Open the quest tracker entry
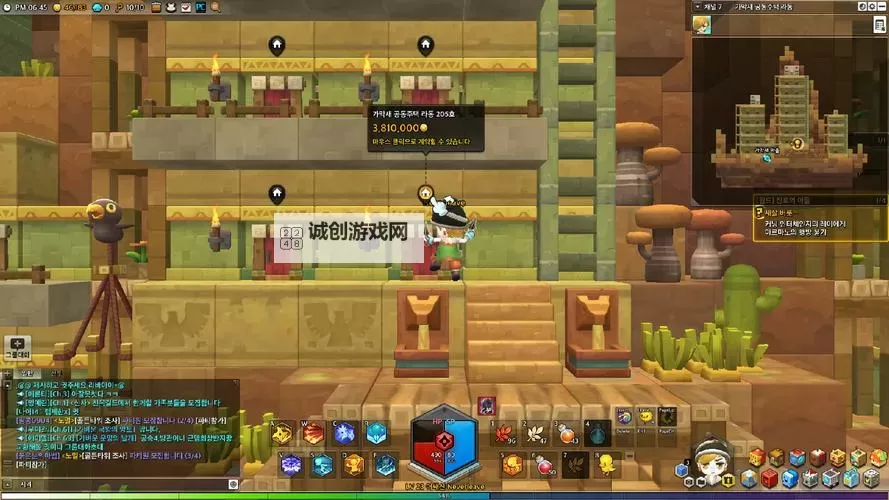The height and width of the screenshot is (500, 889). pyautogui.click(x=815, y=225)
